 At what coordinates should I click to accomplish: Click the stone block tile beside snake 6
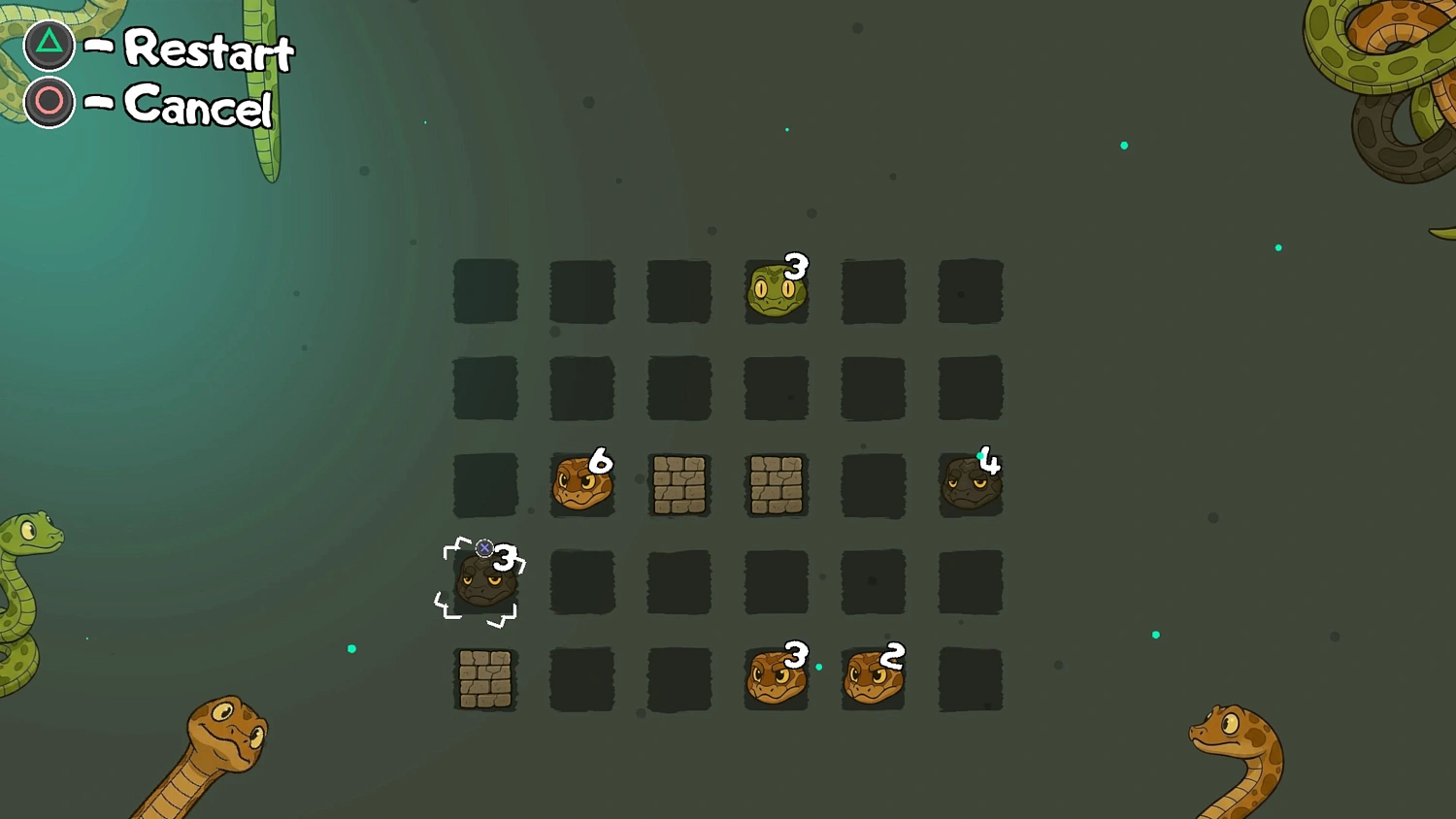coord(679,485)
